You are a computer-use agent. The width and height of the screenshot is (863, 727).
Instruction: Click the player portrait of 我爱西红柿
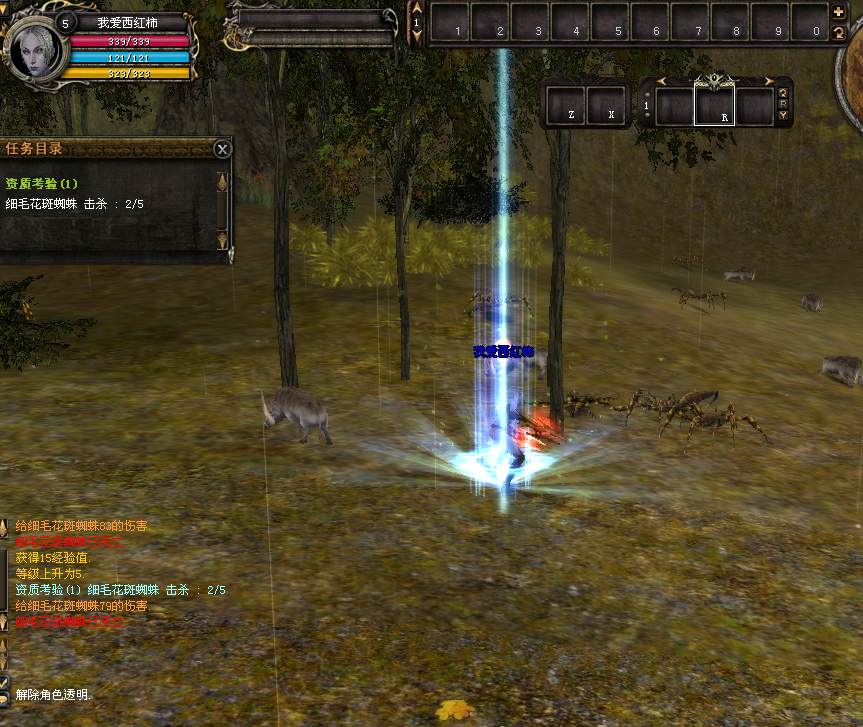tap(34, 48)
